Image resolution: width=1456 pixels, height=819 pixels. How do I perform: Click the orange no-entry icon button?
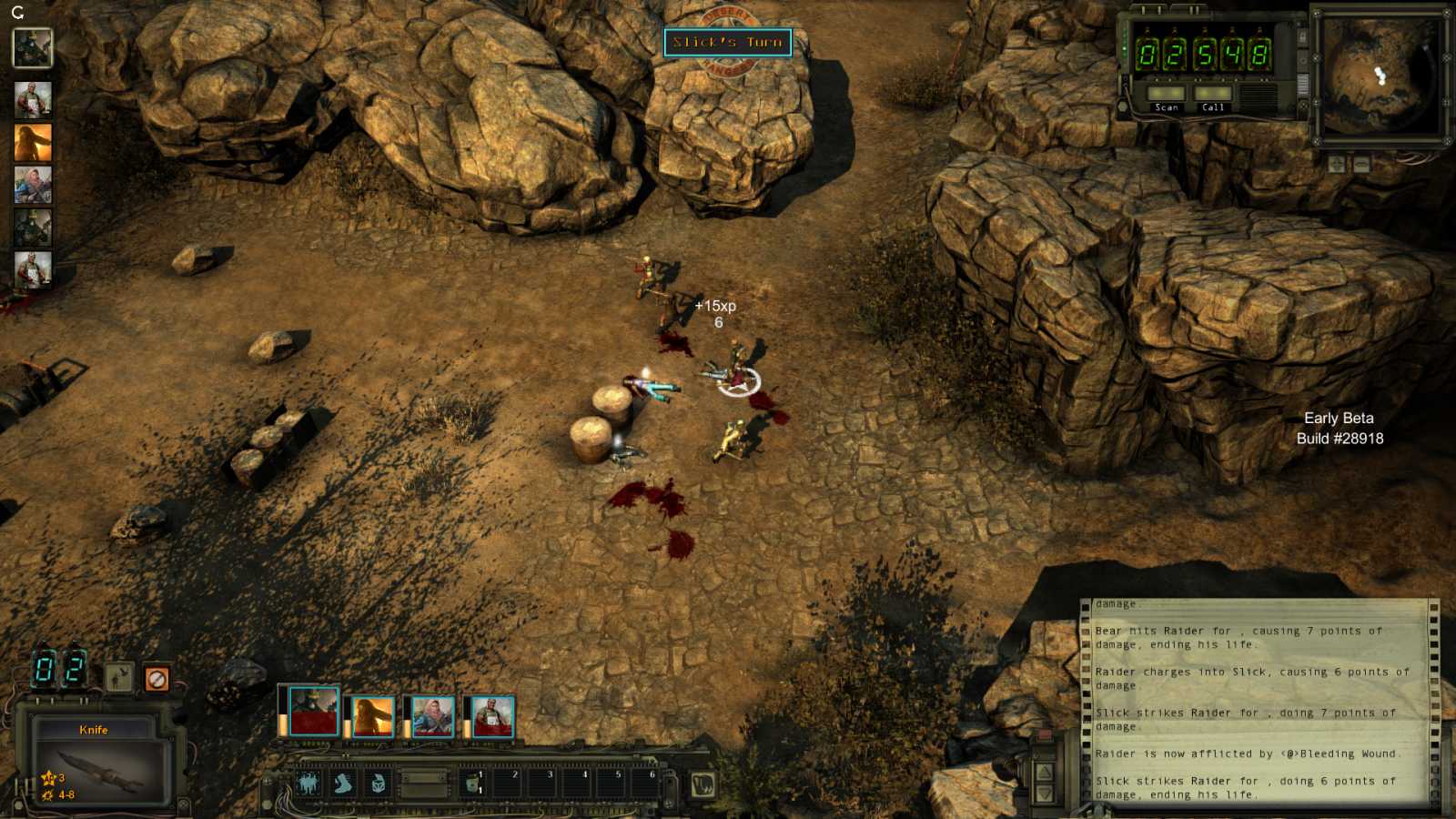[x=157, y=678]
